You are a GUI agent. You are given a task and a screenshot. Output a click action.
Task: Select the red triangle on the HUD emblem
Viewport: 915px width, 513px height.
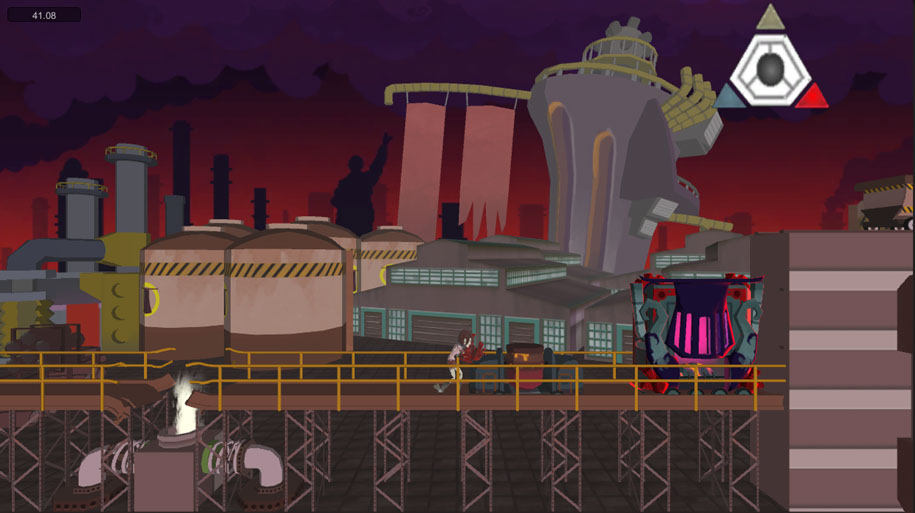coord(813,97)
